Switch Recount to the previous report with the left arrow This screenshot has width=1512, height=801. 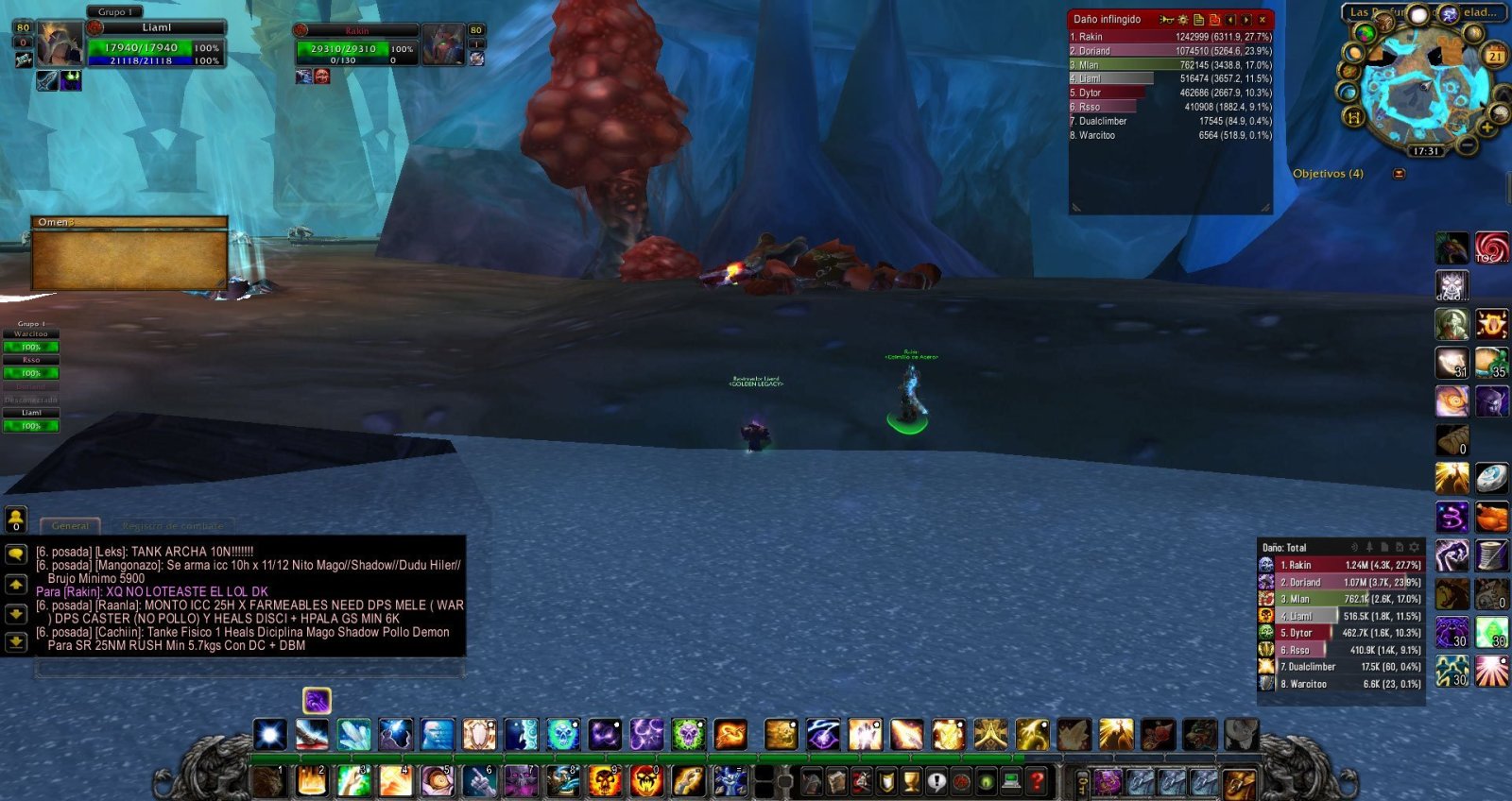click(x=1230, y=19)
